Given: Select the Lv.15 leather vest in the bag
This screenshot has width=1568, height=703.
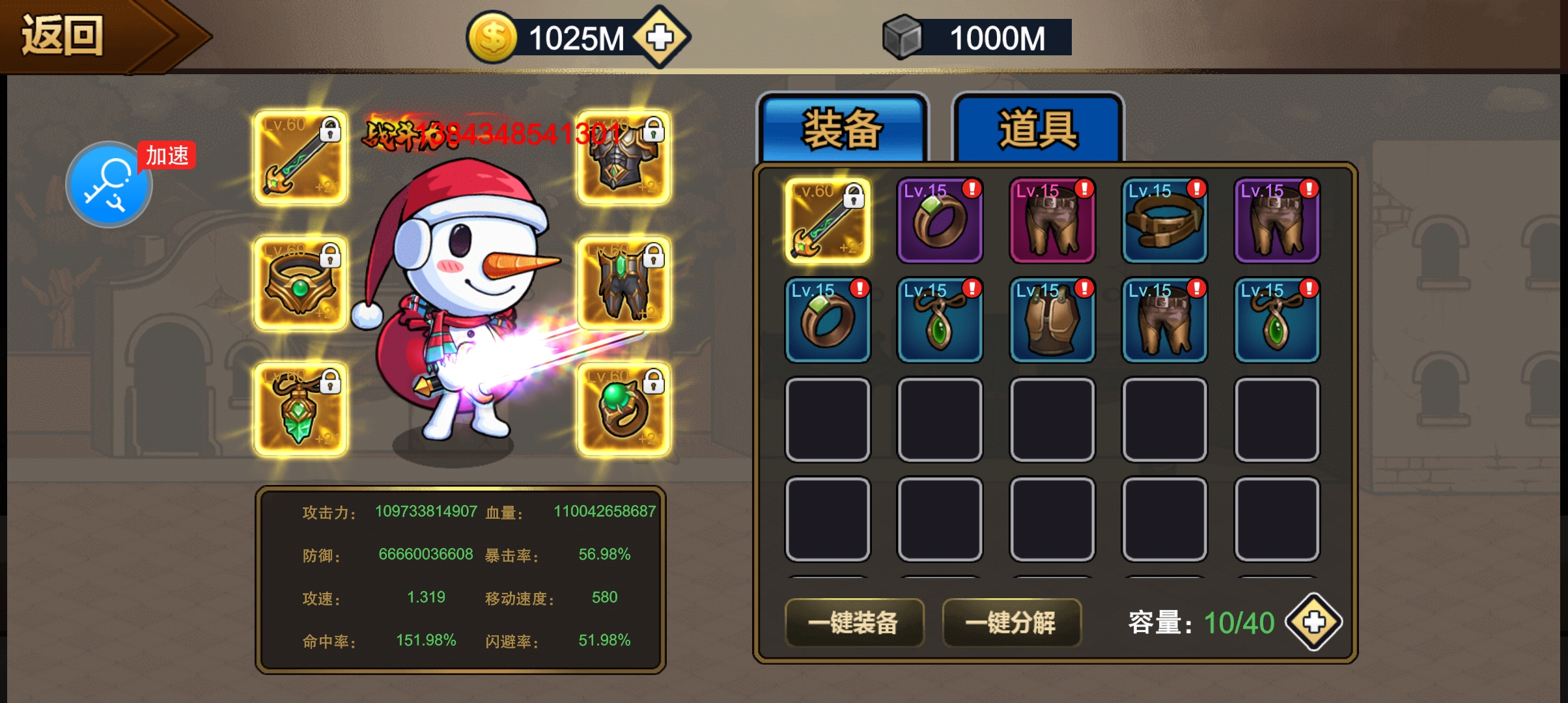Looking at the screenshot, I should pos(1052,320).
